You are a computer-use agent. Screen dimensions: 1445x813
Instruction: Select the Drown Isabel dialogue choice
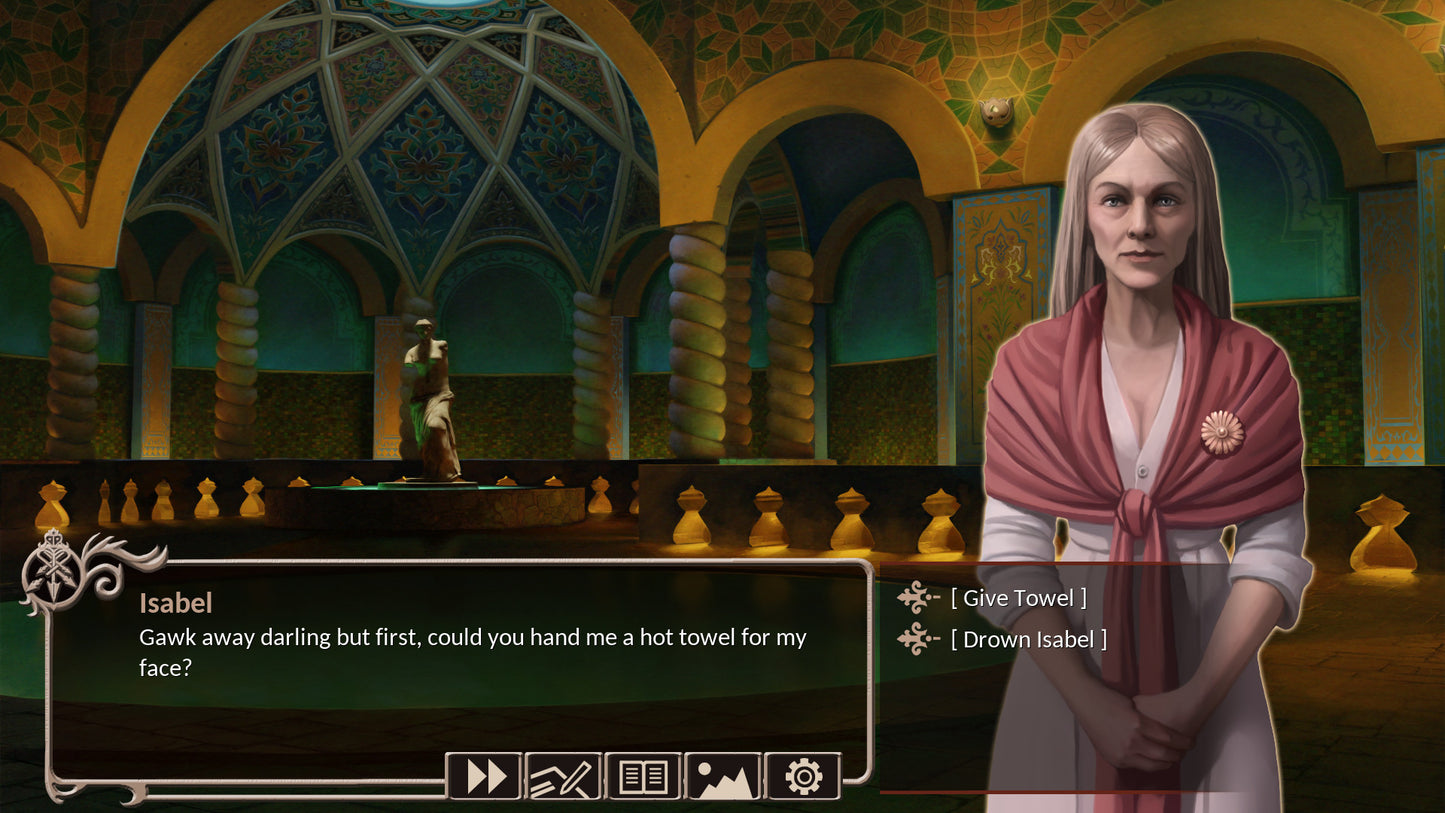tap(1028, 639)
